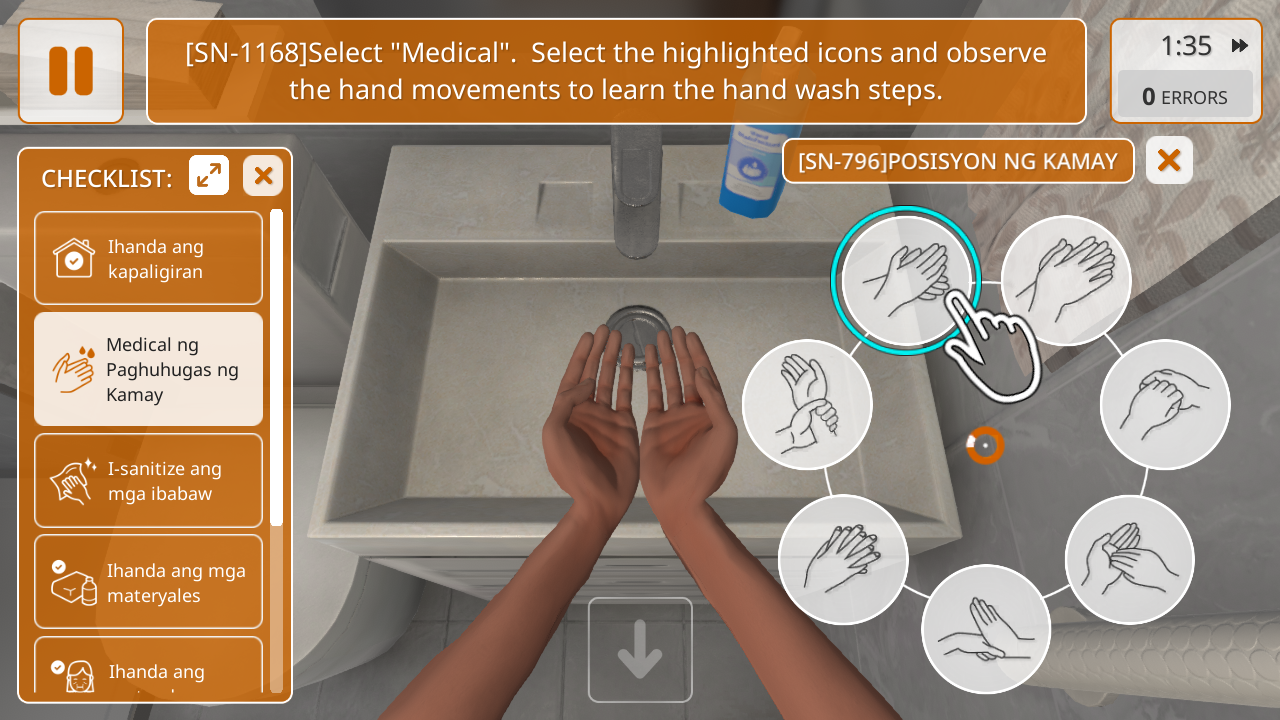This screenshot has height=720, width=1280.
Task: Select the fist-in-palm hand position icon
Action: pos(1165,403)
